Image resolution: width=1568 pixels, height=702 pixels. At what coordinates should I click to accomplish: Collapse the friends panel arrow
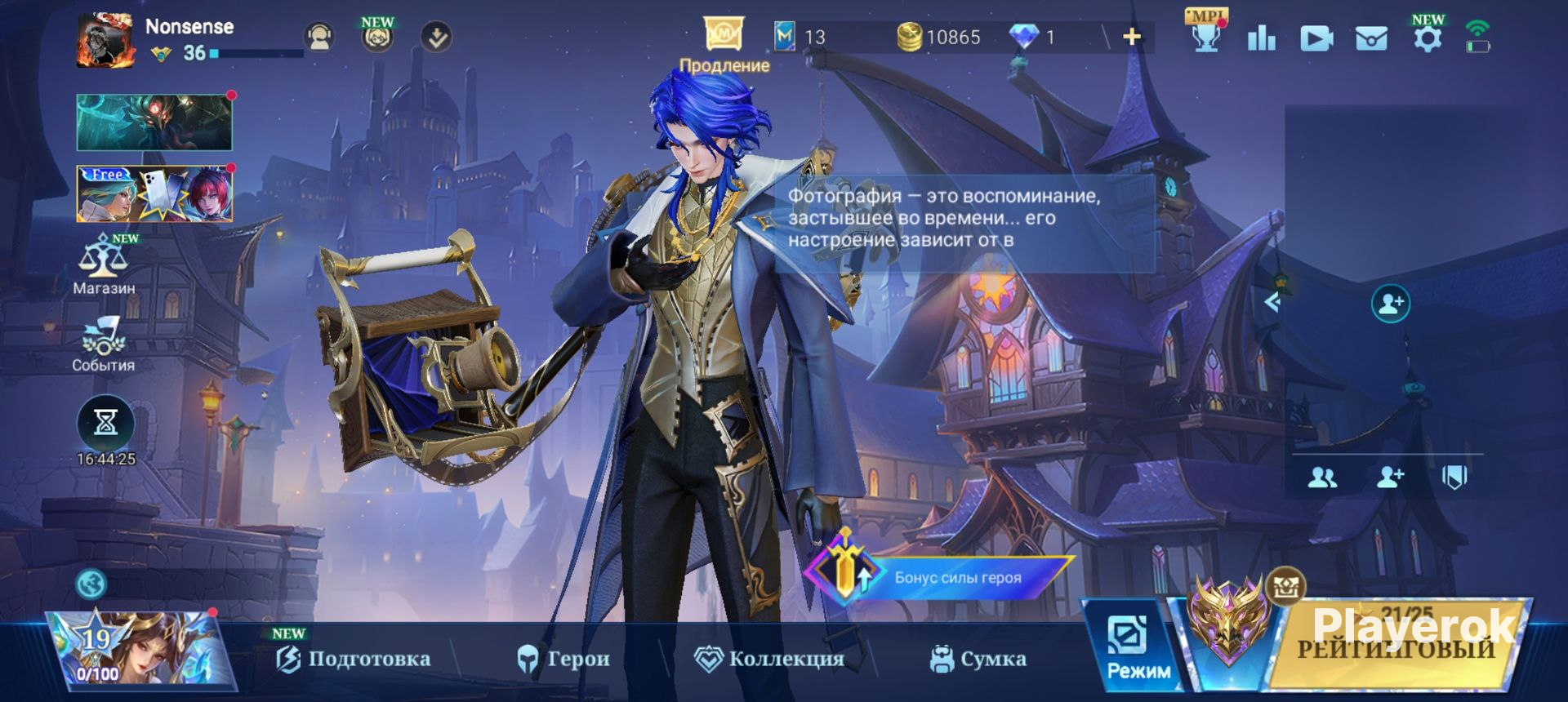click(x=1272, y=303)
